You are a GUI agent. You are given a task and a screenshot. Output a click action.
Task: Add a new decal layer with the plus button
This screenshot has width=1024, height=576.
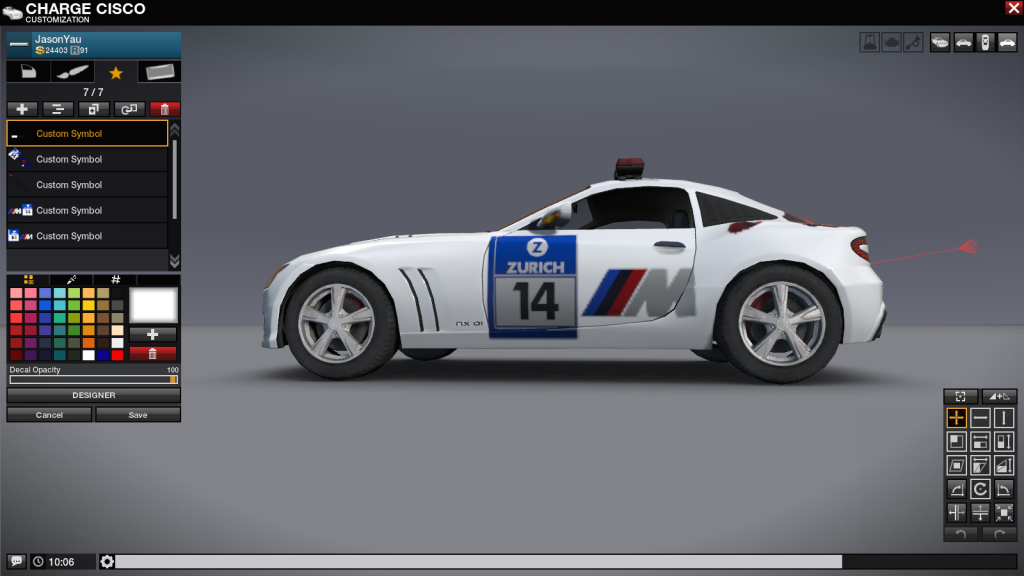(x=22, y=109)
